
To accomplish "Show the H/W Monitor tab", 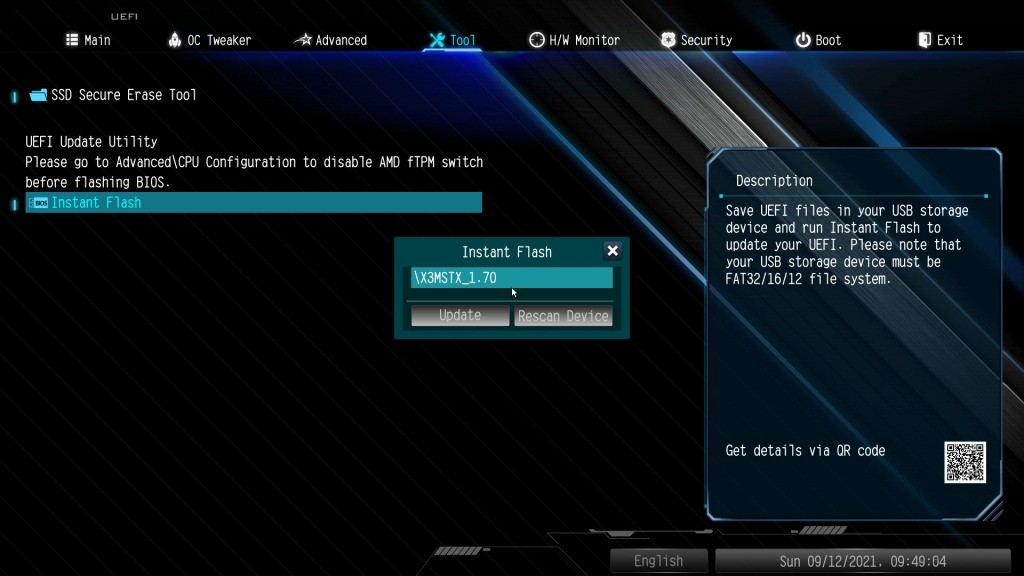I will [x=574, y=40].
